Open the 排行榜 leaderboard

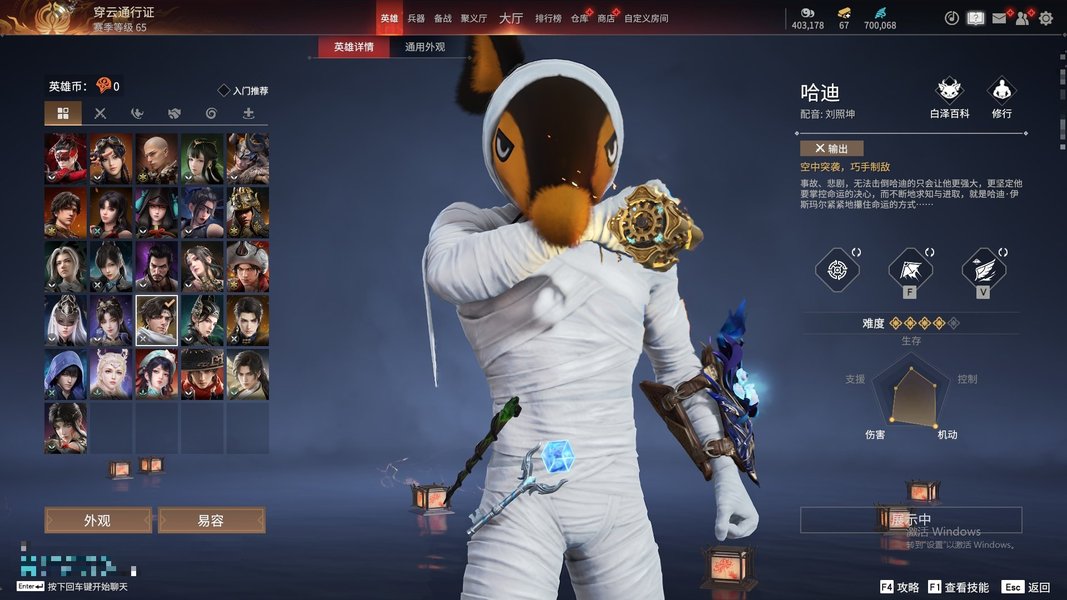547,18
